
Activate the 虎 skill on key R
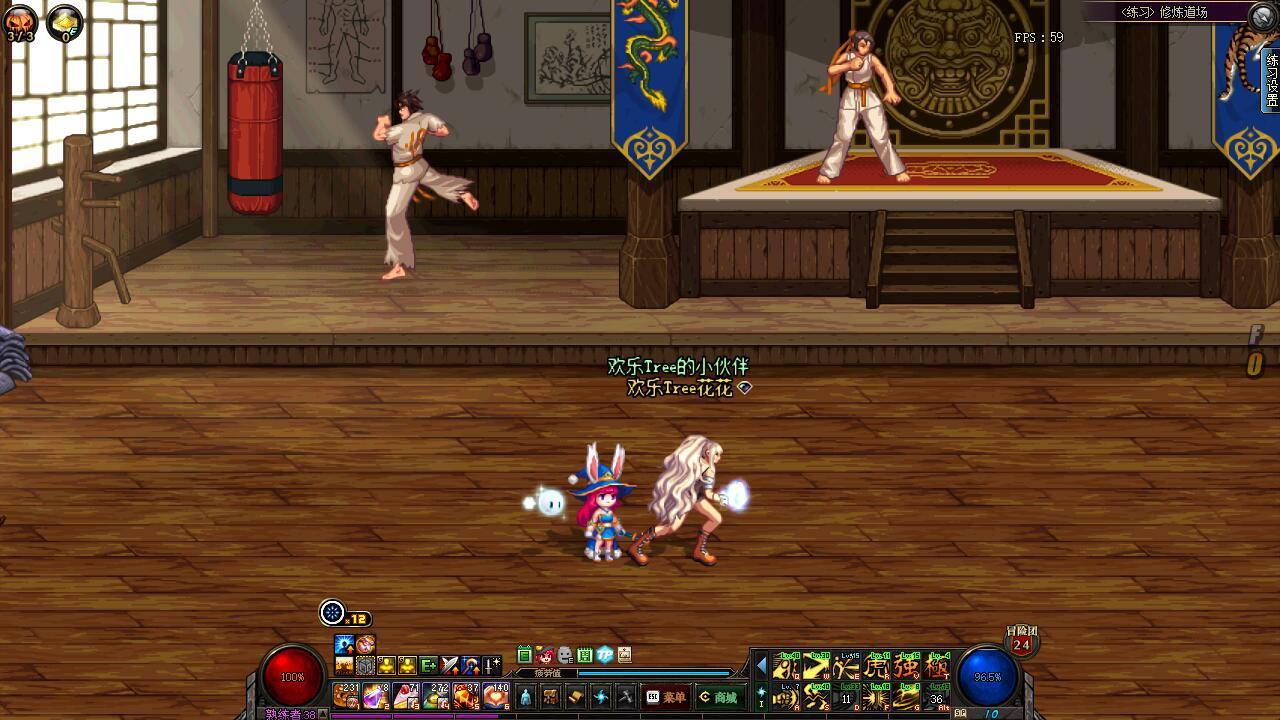point(877,666)
